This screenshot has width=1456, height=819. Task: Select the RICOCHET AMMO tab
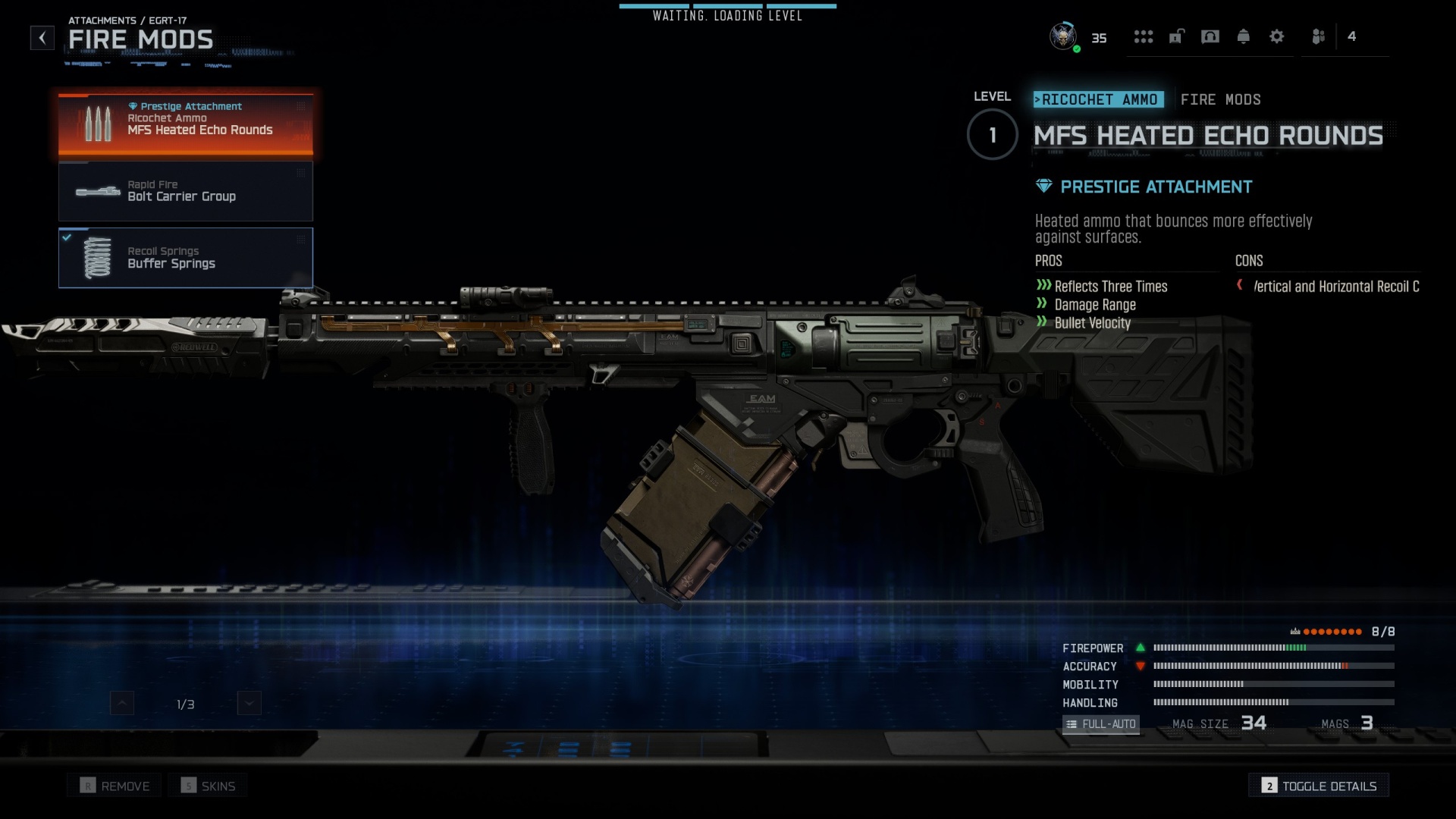1099,99
